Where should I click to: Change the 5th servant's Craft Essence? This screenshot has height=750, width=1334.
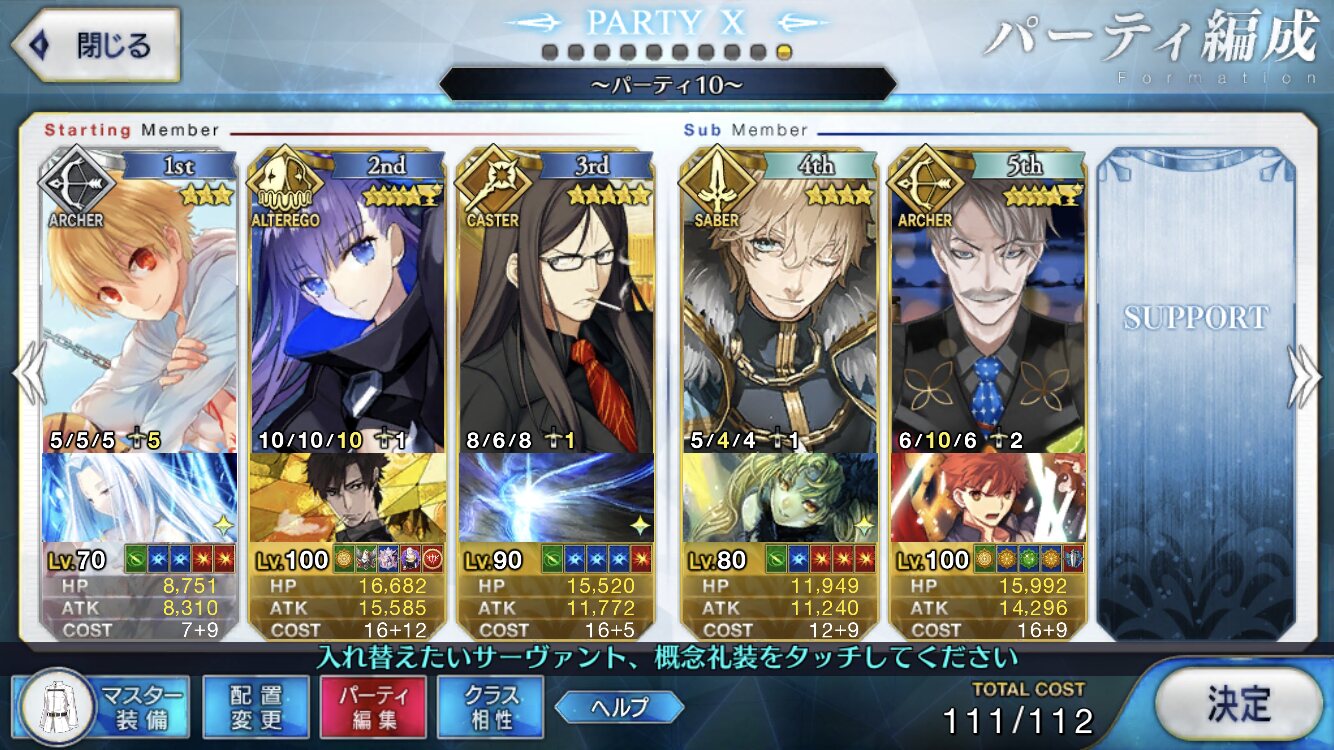(x=988, y=497)
